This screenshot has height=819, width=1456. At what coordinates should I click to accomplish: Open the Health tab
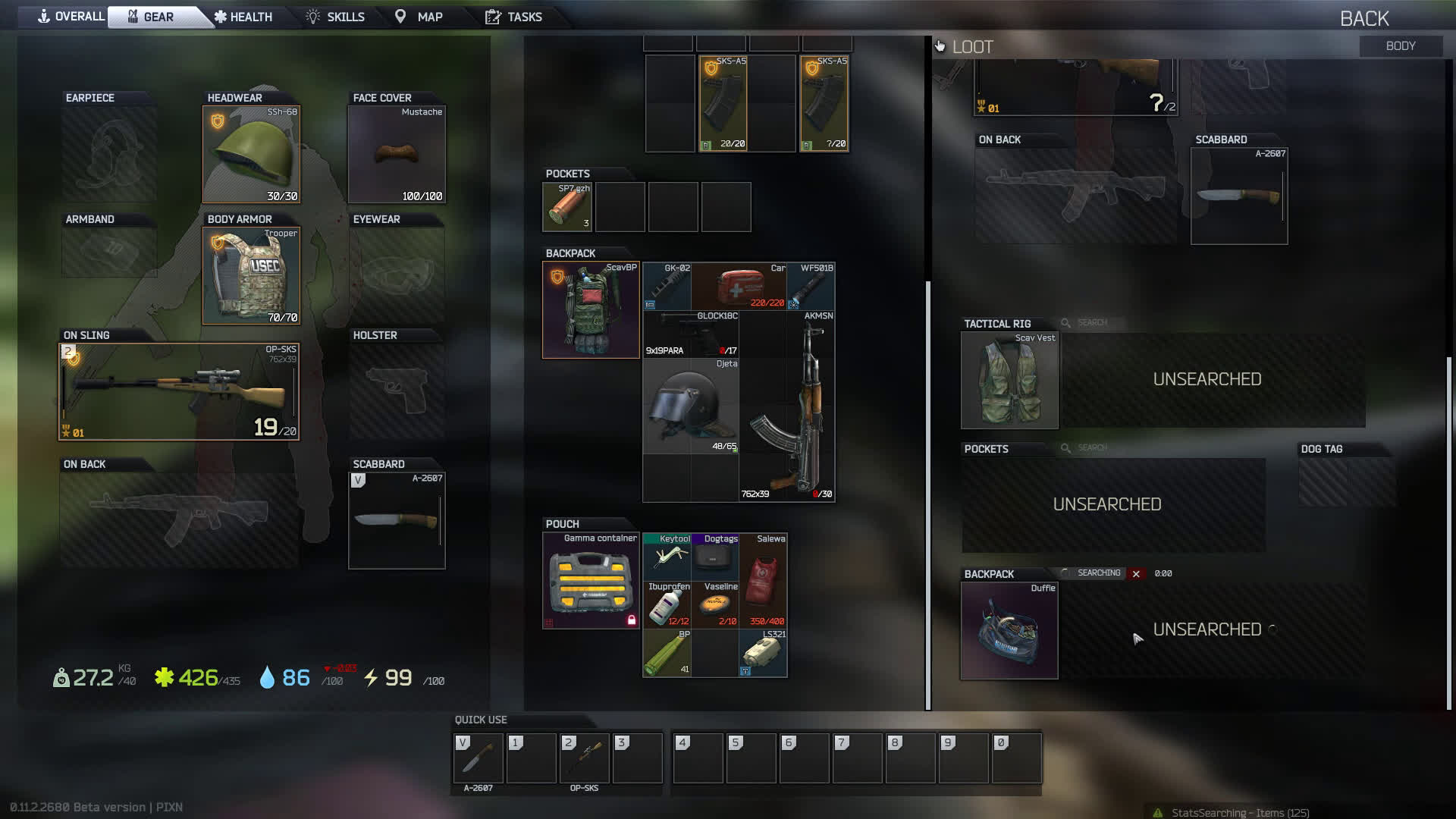click(243, 17)
